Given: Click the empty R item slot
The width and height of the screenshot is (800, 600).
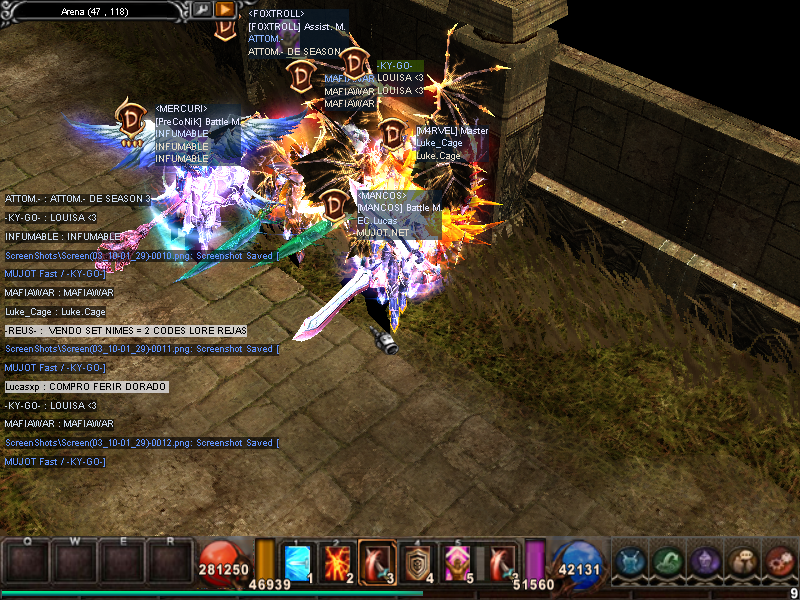Looking at the screenshot, I should coord(171,562).
